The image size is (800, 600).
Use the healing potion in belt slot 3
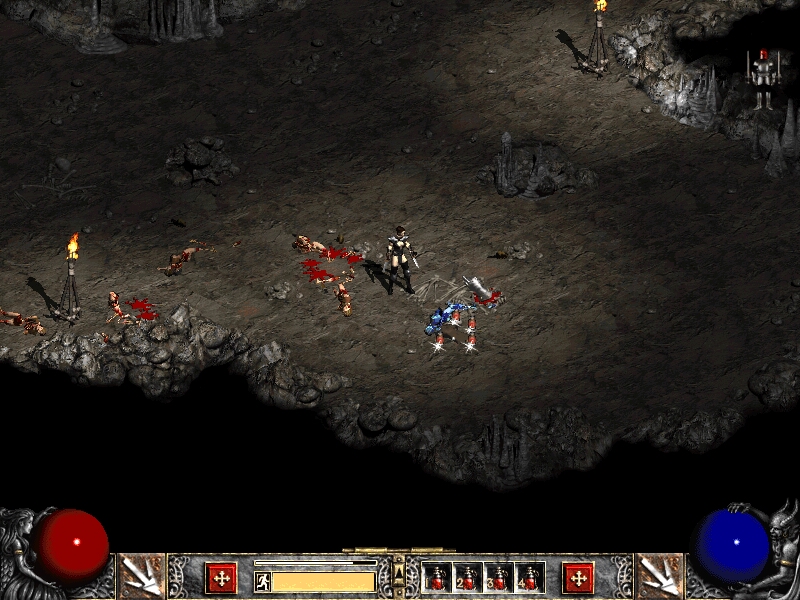pyautogui.click(x=499, y=577)
